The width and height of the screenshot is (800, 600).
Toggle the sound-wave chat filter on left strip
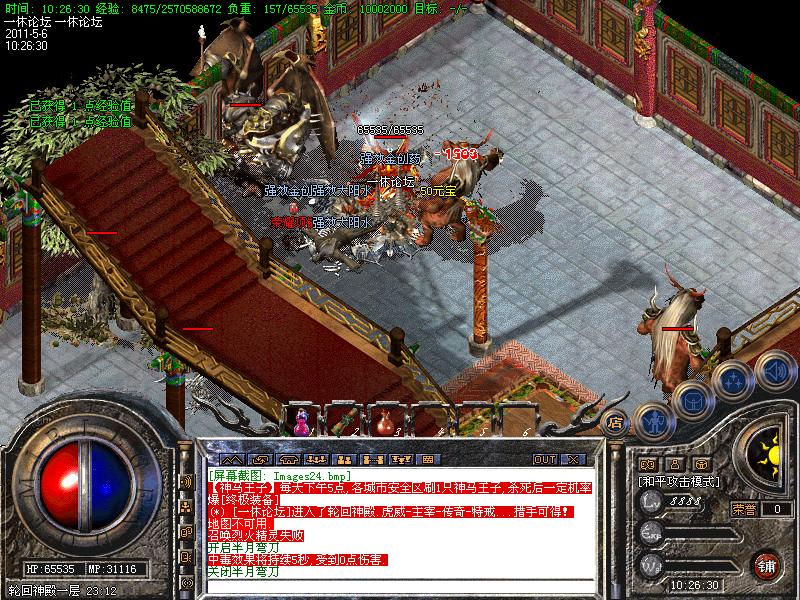click(x=186, y=481)
